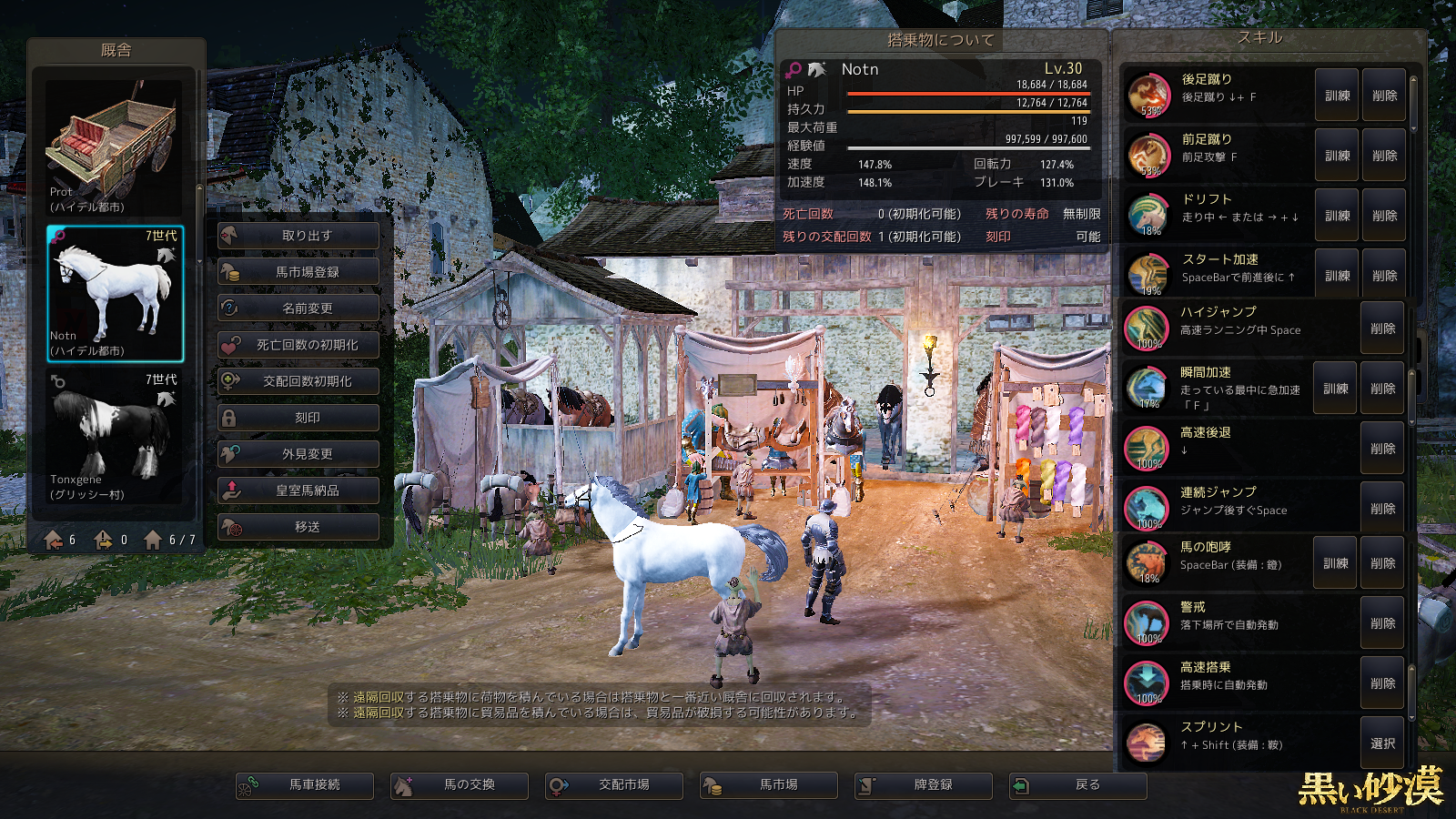The image size is (1456, 819).
Task: Open the 交配市場 breeding market
Action: click(614, 785)
